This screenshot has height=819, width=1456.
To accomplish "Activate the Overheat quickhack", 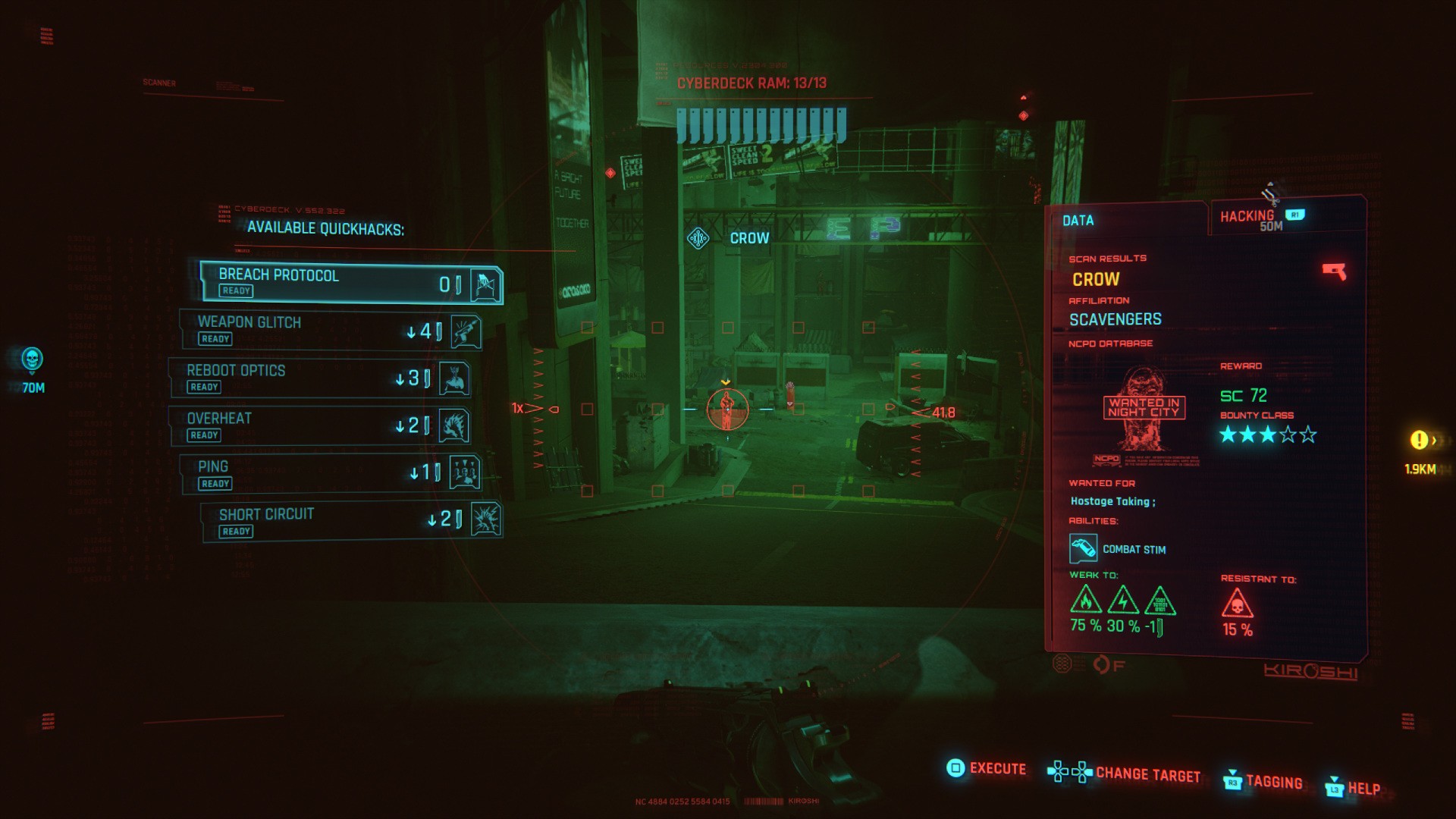I will tap(319, 425).
